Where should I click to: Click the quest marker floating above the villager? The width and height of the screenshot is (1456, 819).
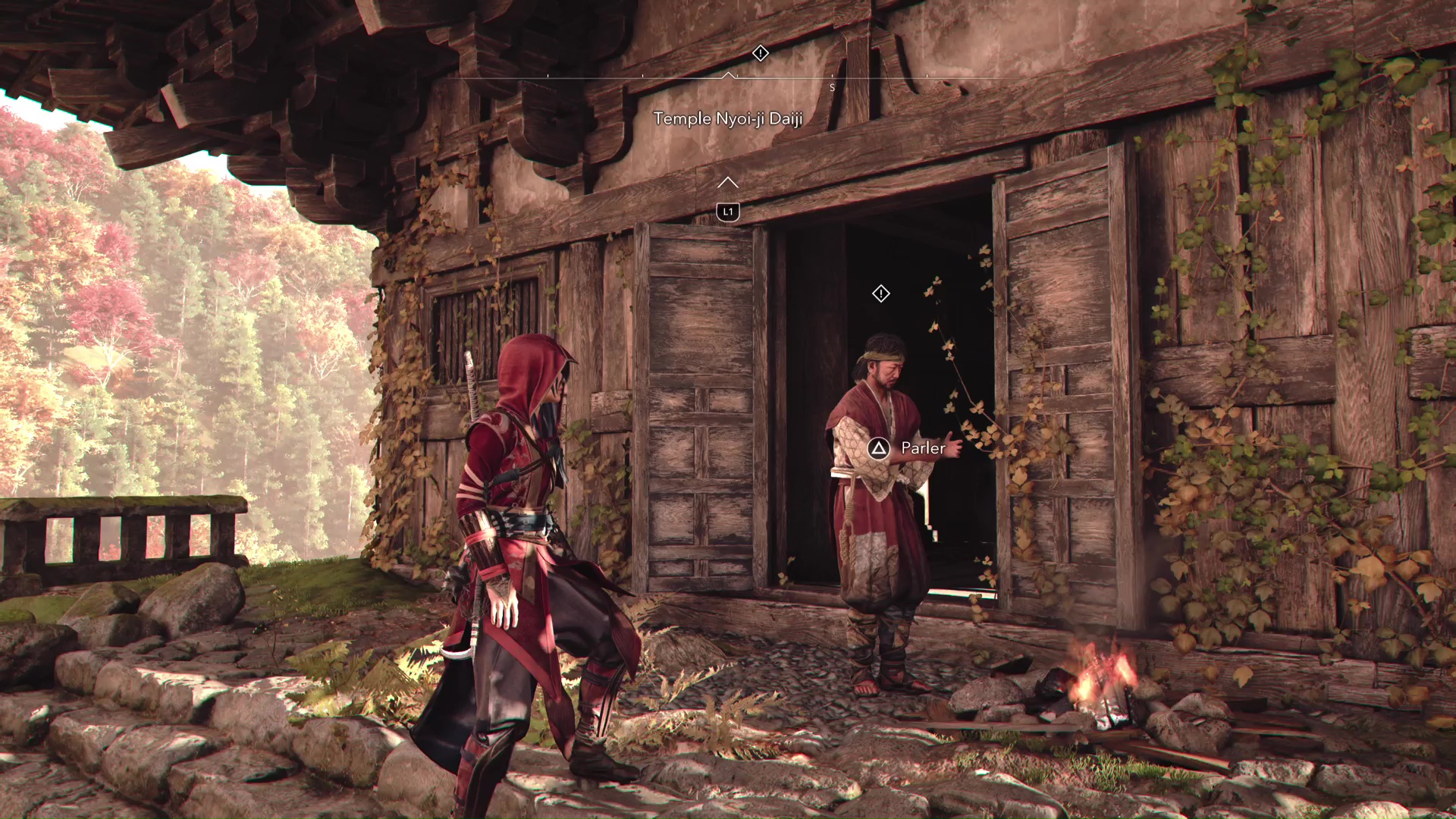pyautogui.click(x=880, y=293)
